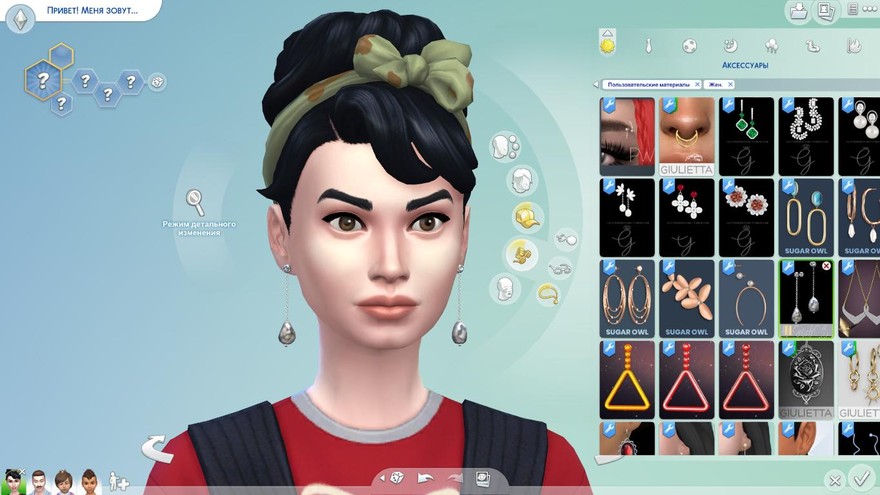The width and height of the screenshot is (880, 495).
Task: Select the gold necklace category icon
Action: (549, 293)
